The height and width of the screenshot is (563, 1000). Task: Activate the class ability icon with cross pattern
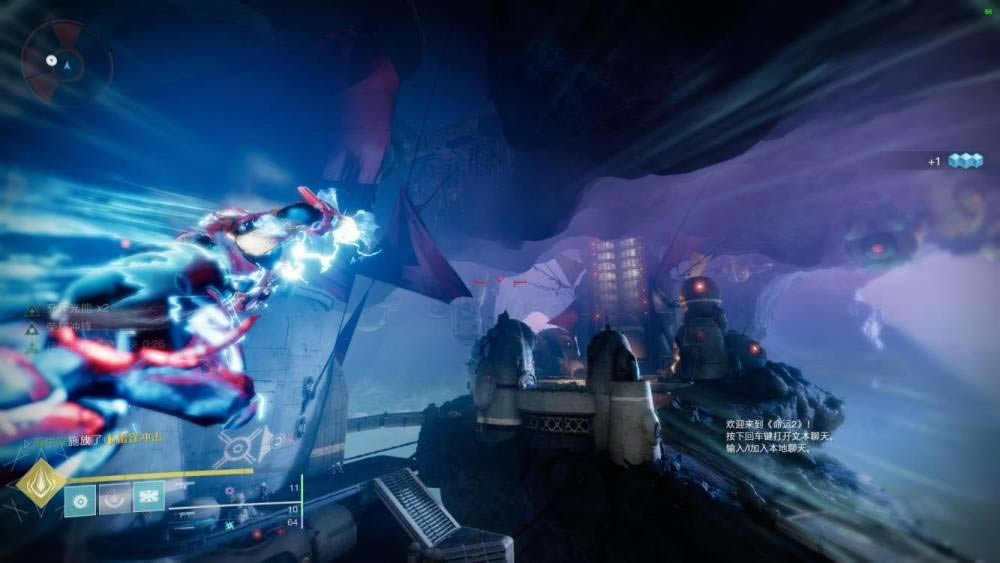tap(148, 497)
